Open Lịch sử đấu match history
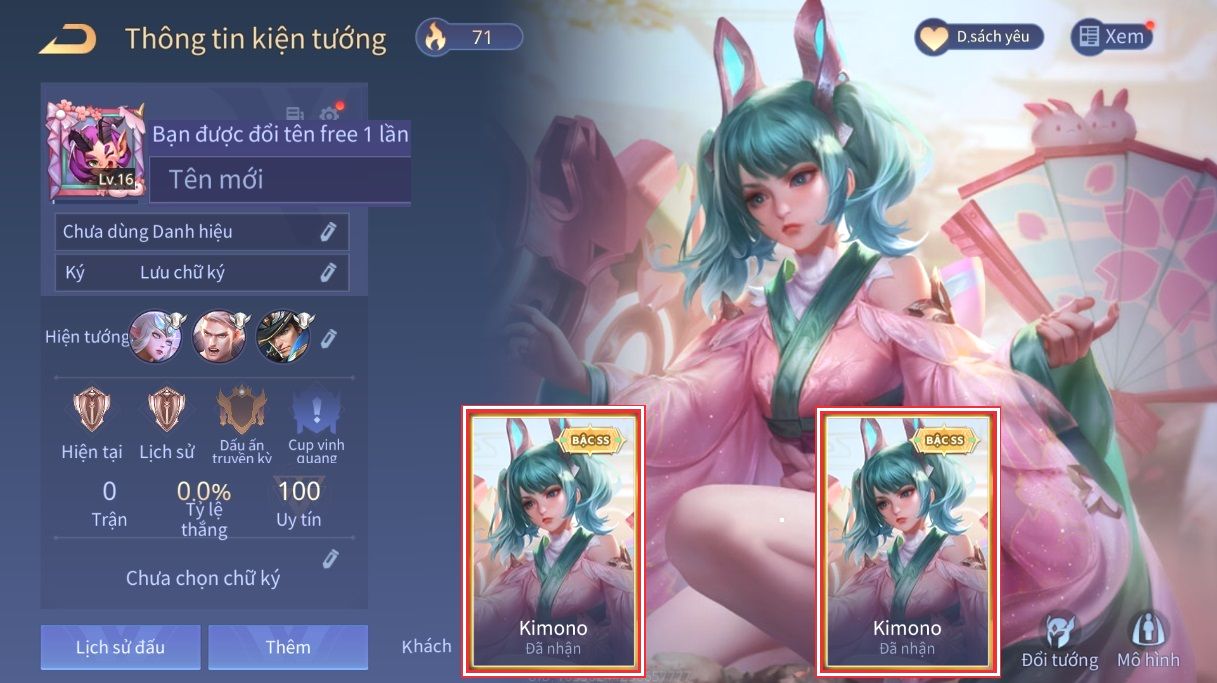This screenshot has width=1217, height=683. click(x=121, y=647)
